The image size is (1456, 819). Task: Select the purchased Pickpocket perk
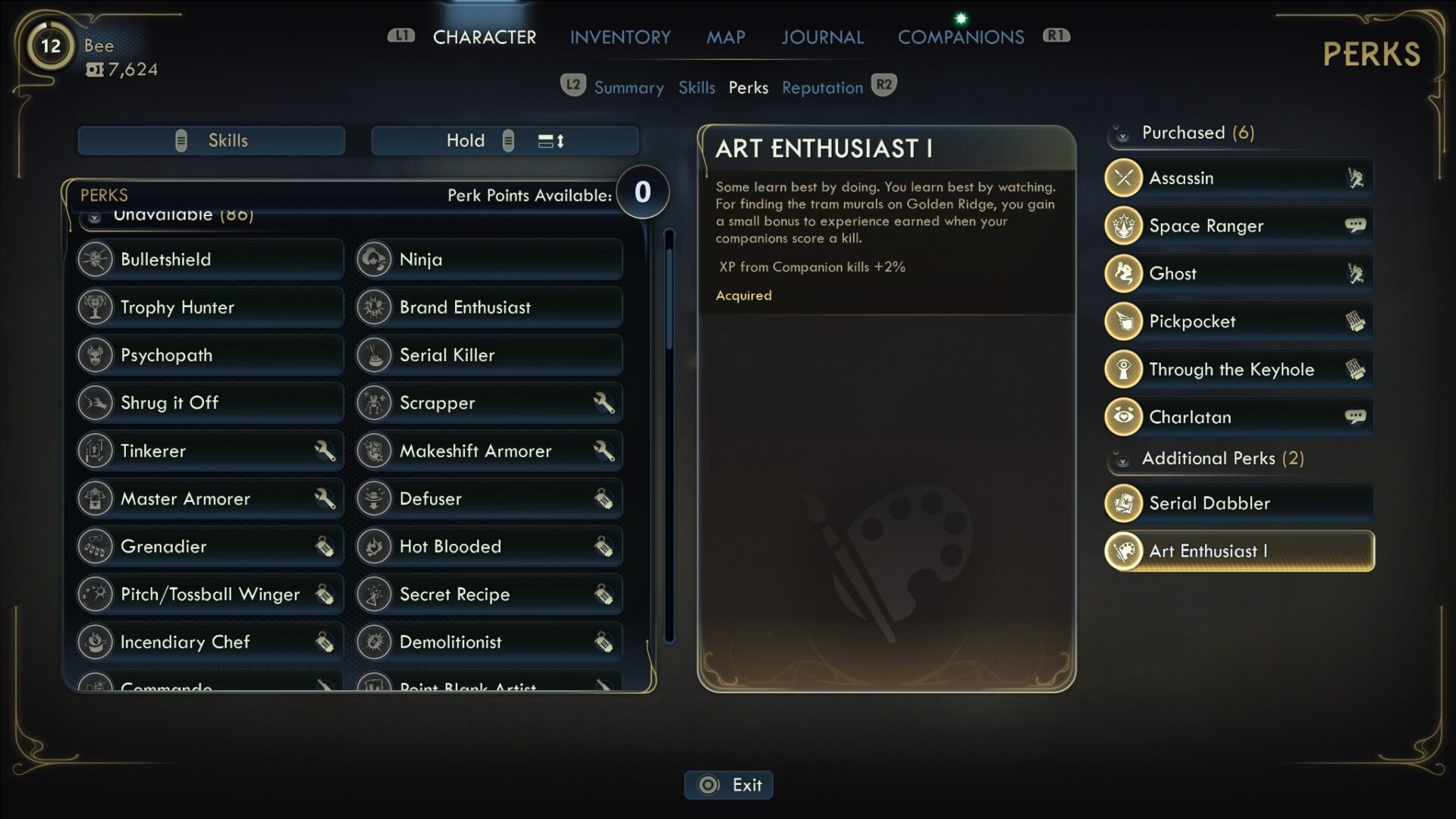1238,322
